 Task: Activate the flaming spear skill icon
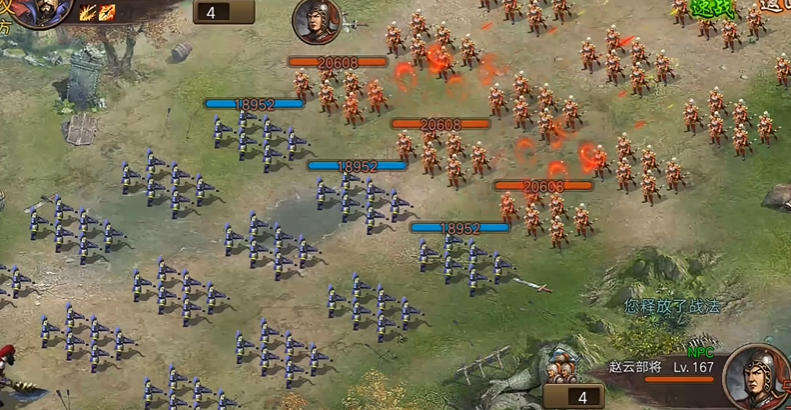pos(106,12)
